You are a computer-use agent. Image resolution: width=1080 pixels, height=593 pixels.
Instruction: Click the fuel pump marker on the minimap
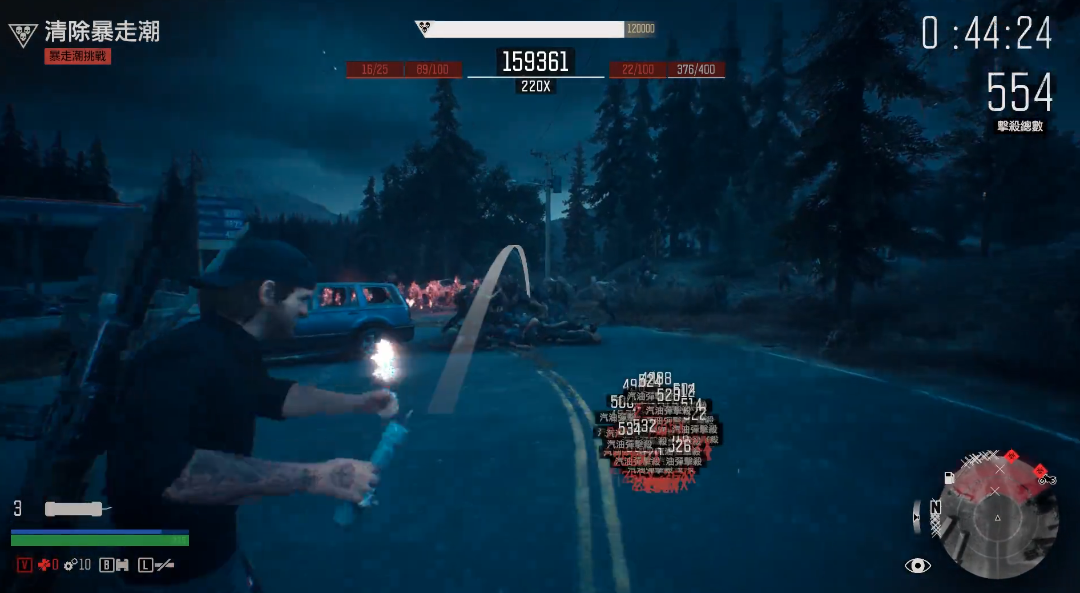(949, 478)
